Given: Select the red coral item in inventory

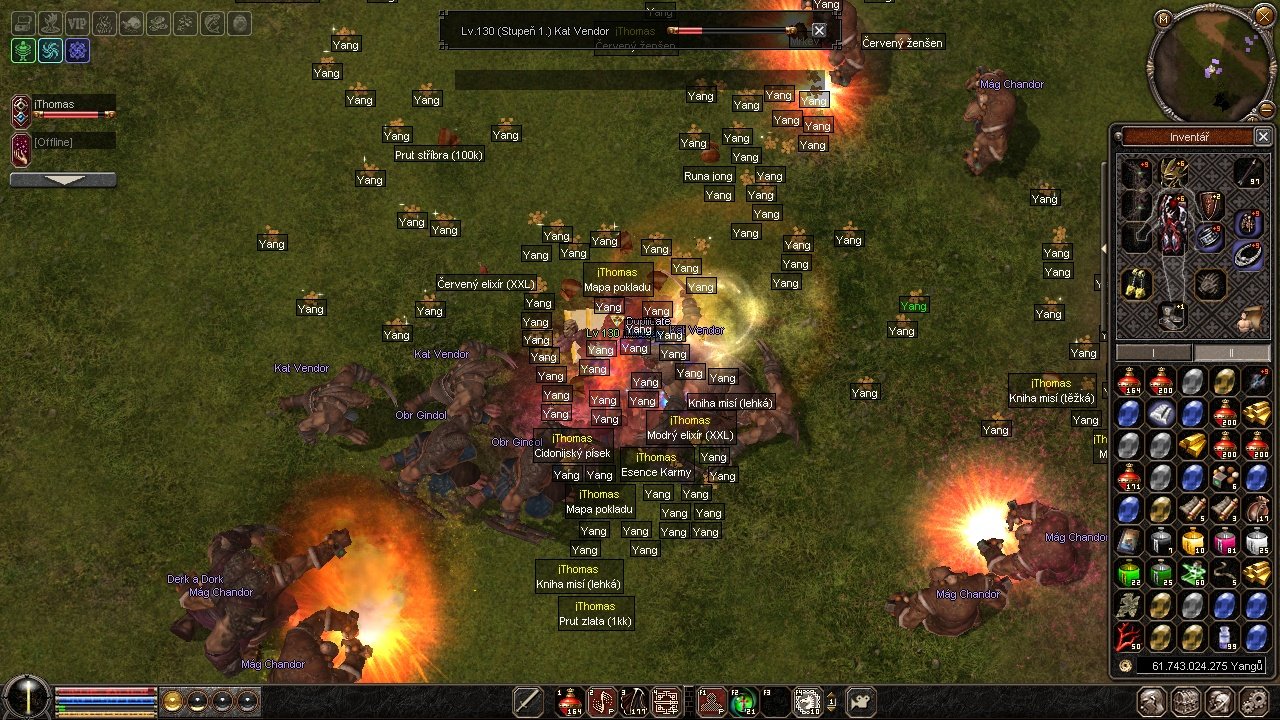Looking at the screenshot, I should tap(1129, 636).
